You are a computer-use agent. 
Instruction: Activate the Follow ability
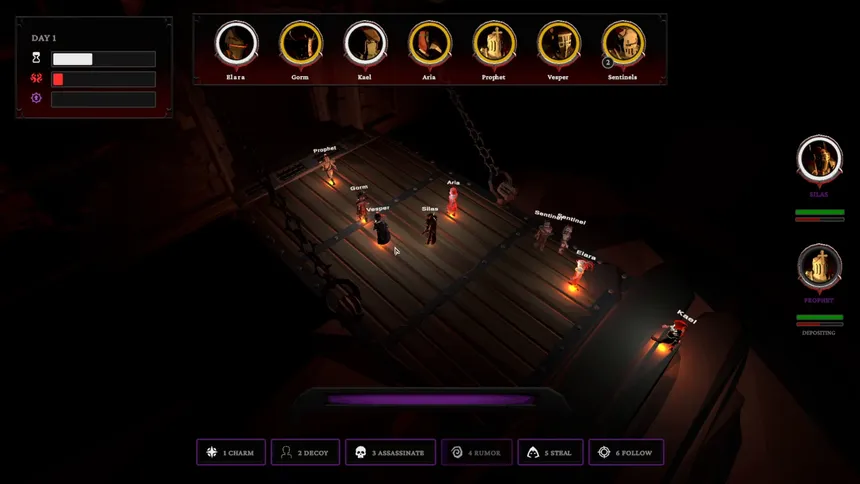(626, 453)
